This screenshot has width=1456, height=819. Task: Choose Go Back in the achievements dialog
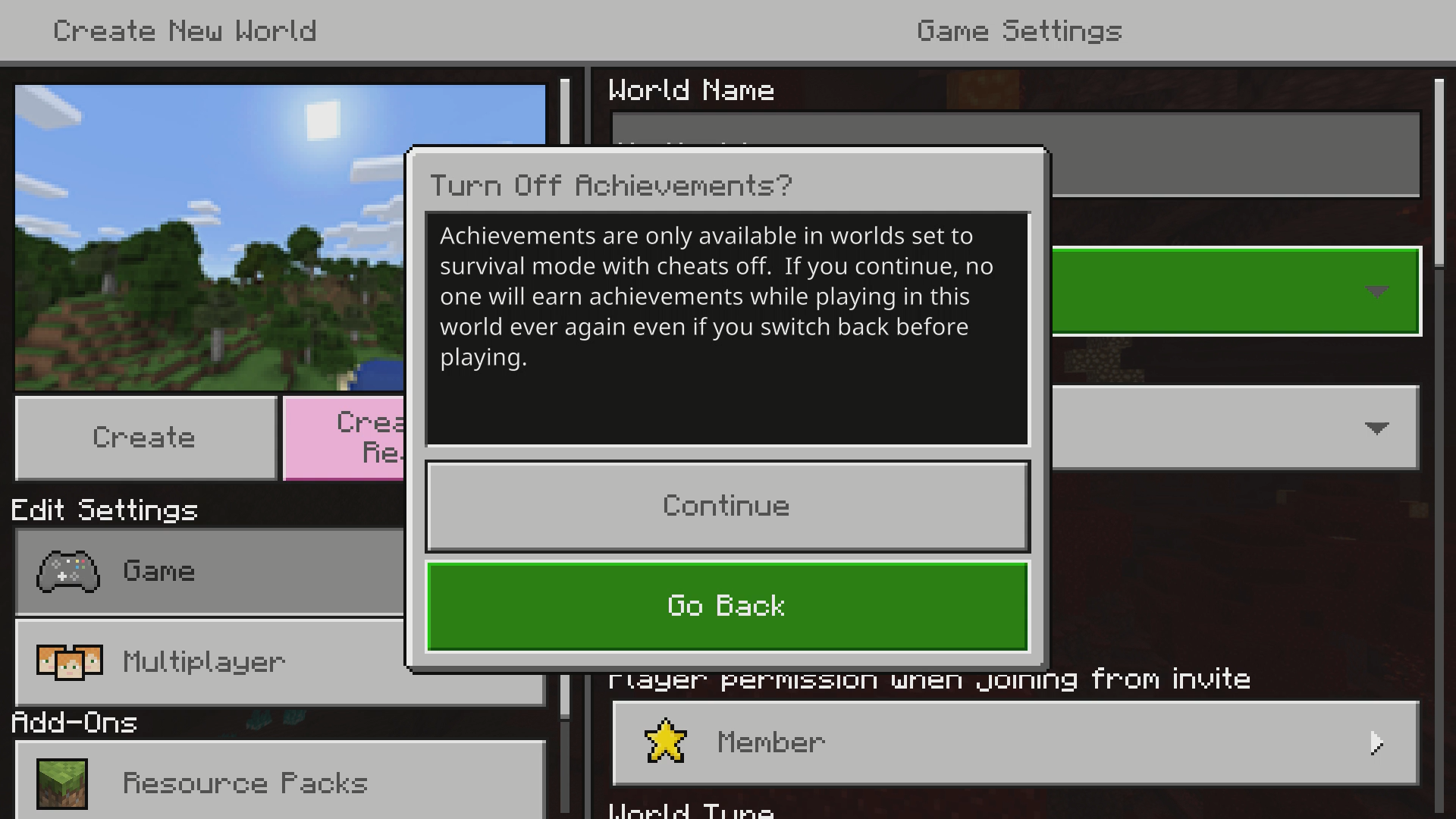click(x=726, y=606)
